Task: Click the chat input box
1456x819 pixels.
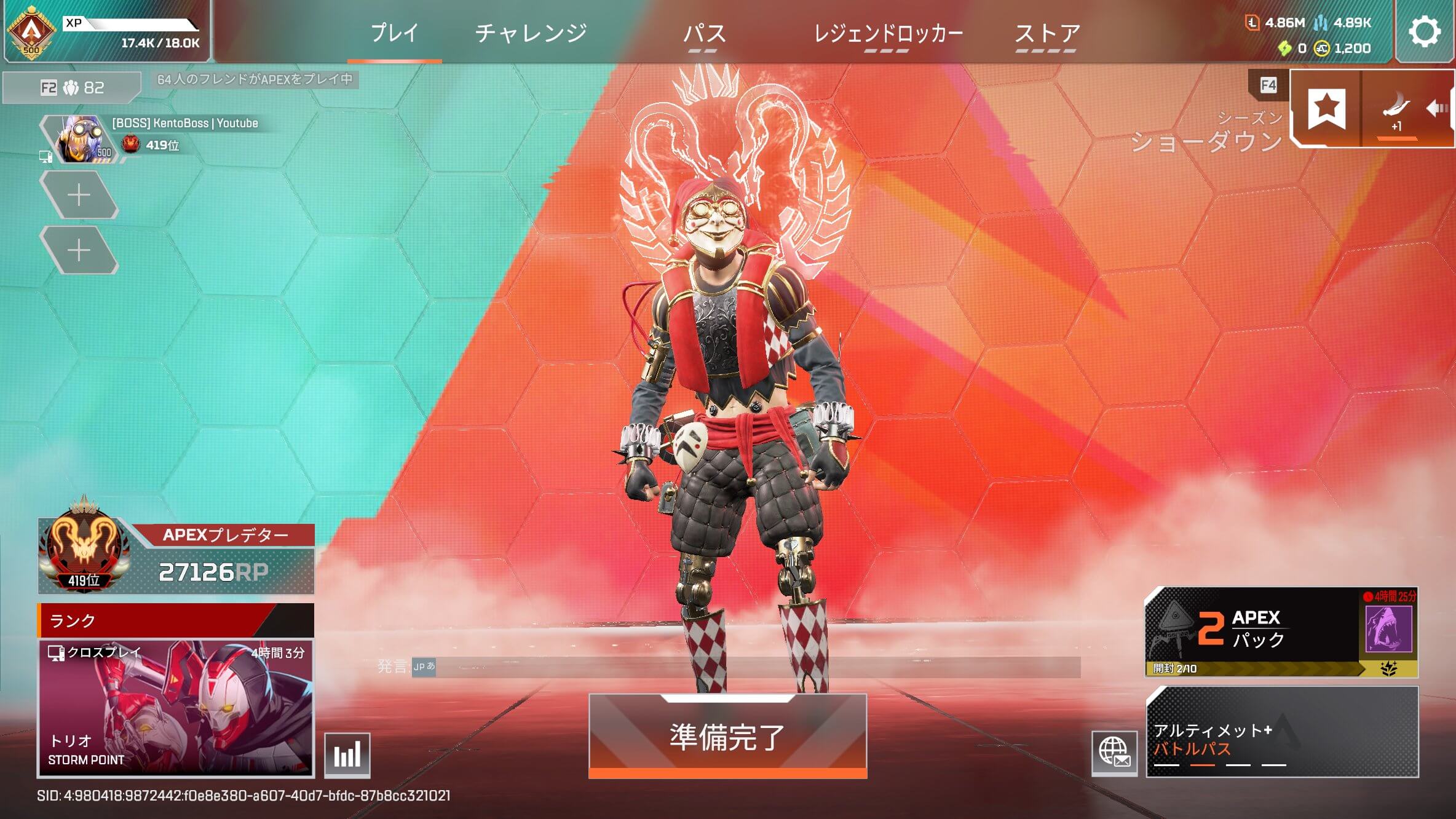Action: click(756, 667)
